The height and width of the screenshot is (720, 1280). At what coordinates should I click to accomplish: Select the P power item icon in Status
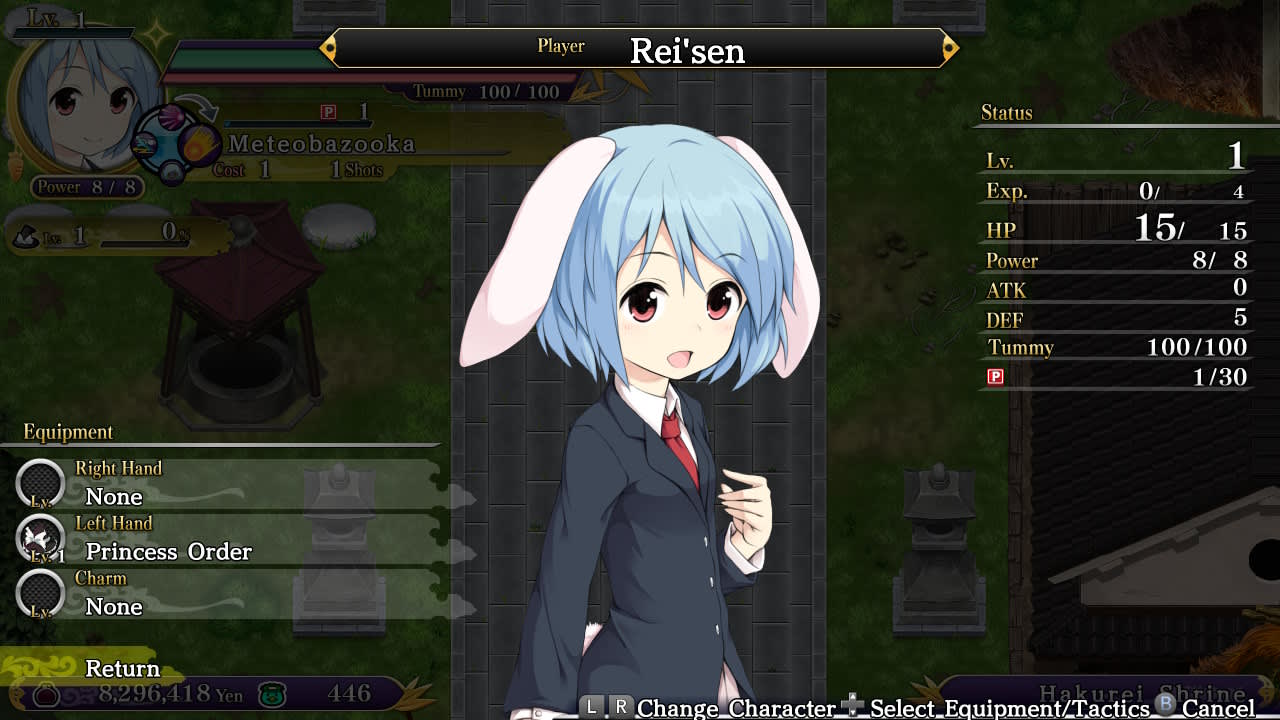[x=994, y=377]
